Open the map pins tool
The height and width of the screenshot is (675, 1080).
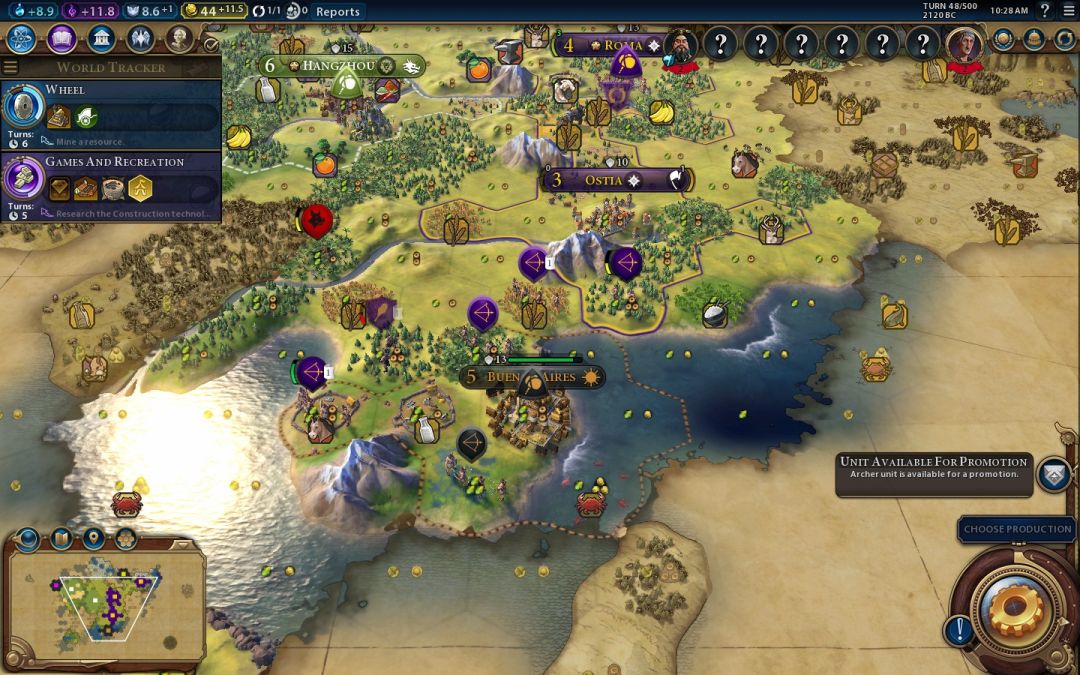coord(93,539)
